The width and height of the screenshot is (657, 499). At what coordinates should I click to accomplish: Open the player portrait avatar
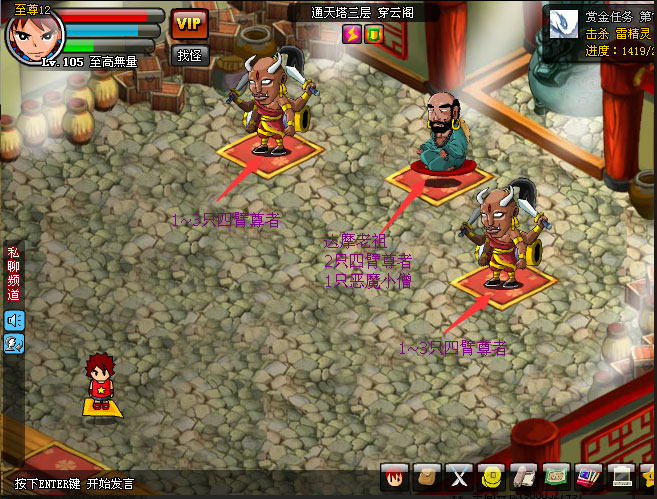(36, 36)
